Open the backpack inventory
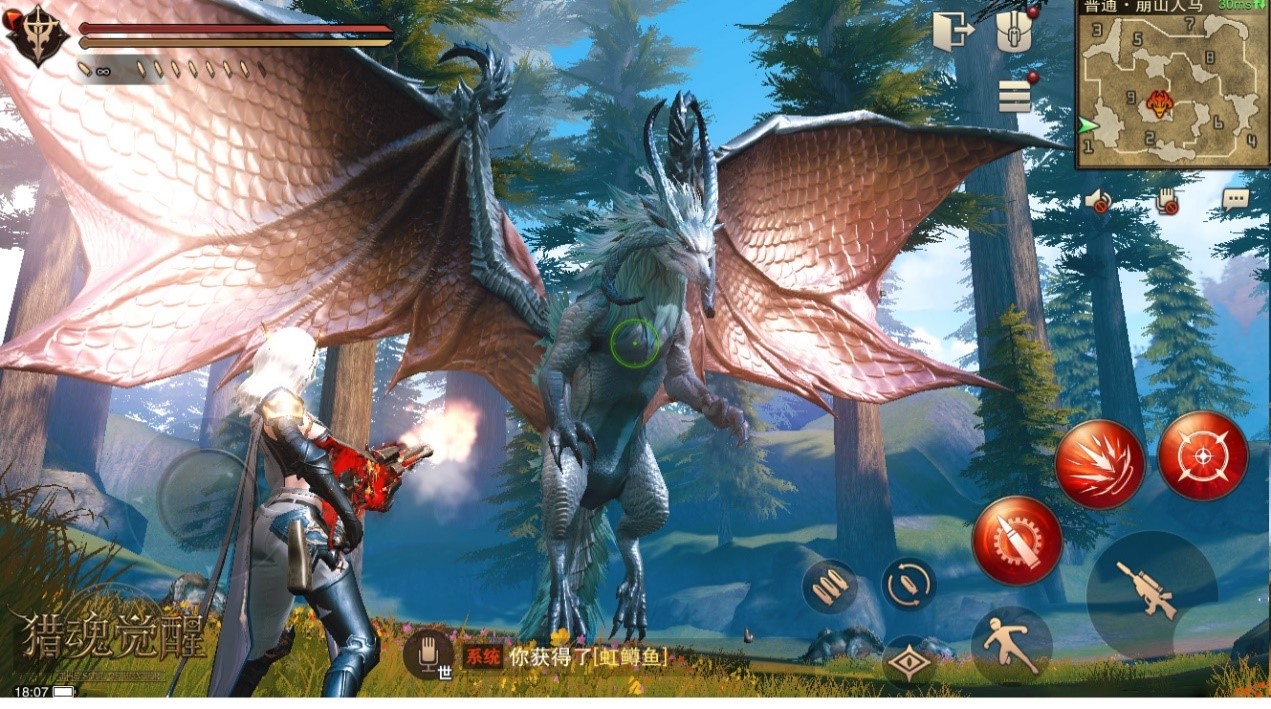 tap(1013, 34)
